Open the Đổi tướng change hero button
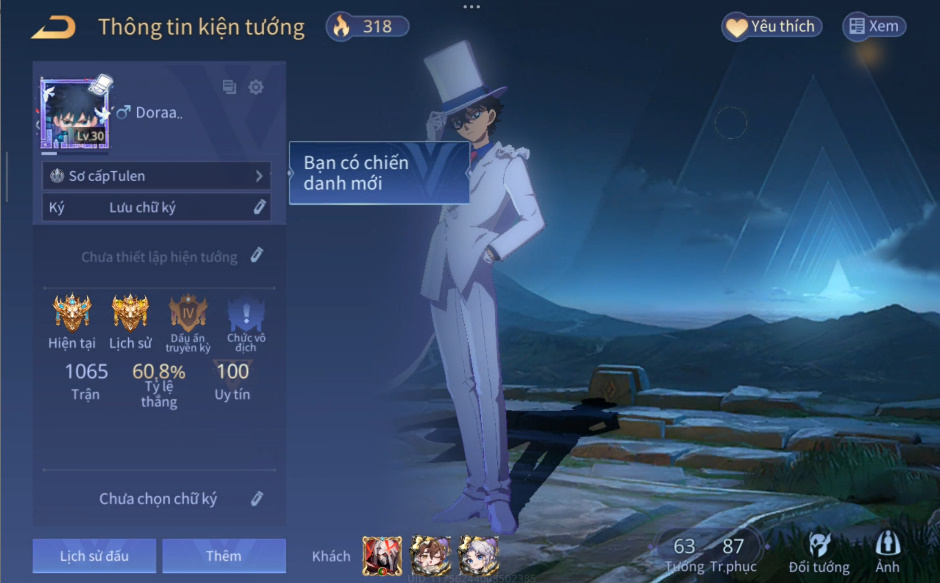This screenshot has width=940, height=583. pyautogui.click(x=819, y=552)
